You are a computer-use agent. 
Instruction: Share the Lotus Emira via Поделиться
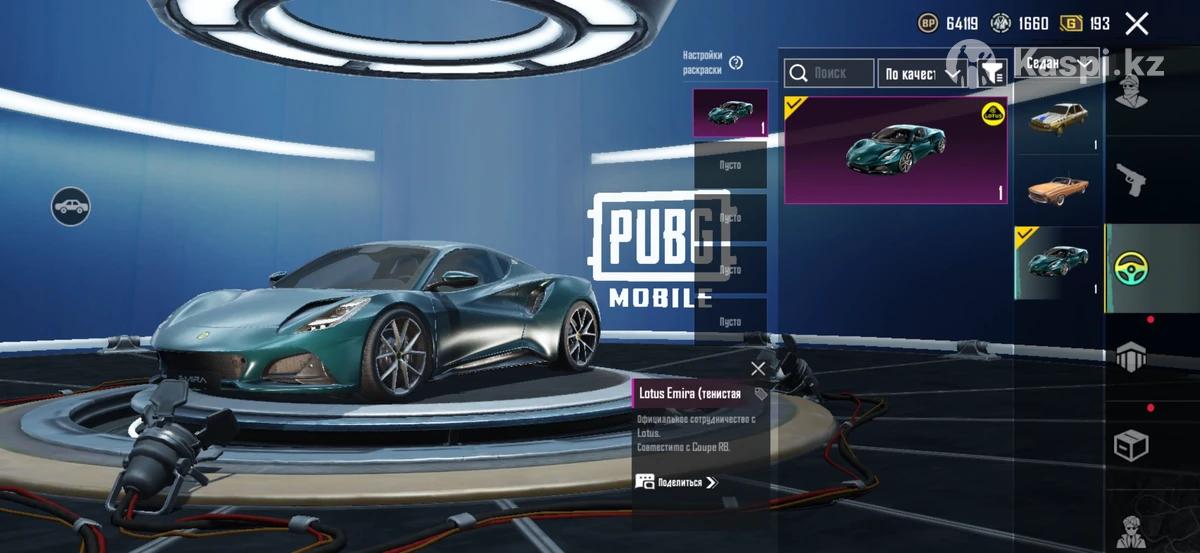(677, 482)
